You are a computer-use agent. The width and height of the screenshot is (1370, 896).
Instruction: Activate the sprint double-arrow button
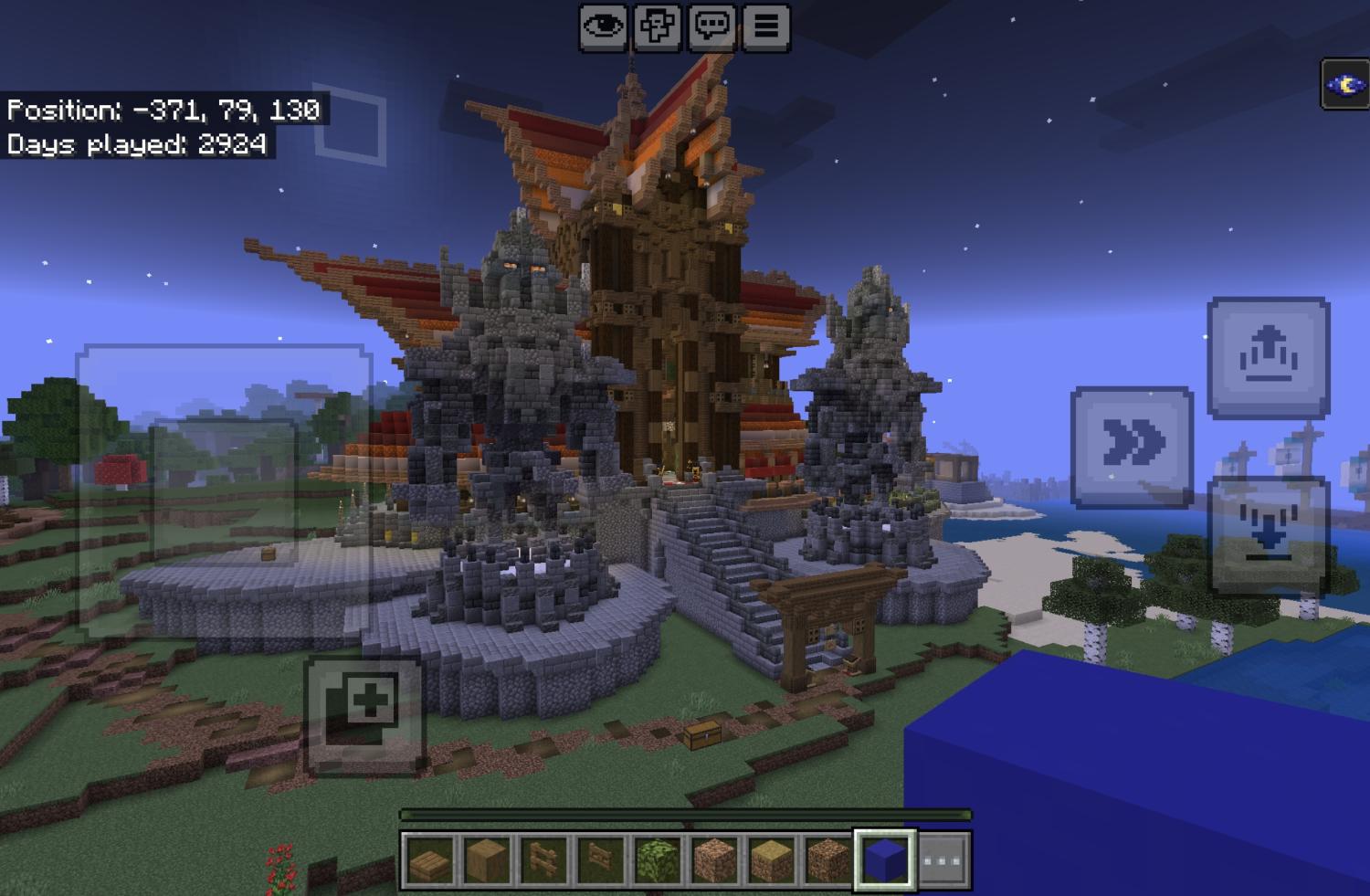click(x=1132, y=446)
